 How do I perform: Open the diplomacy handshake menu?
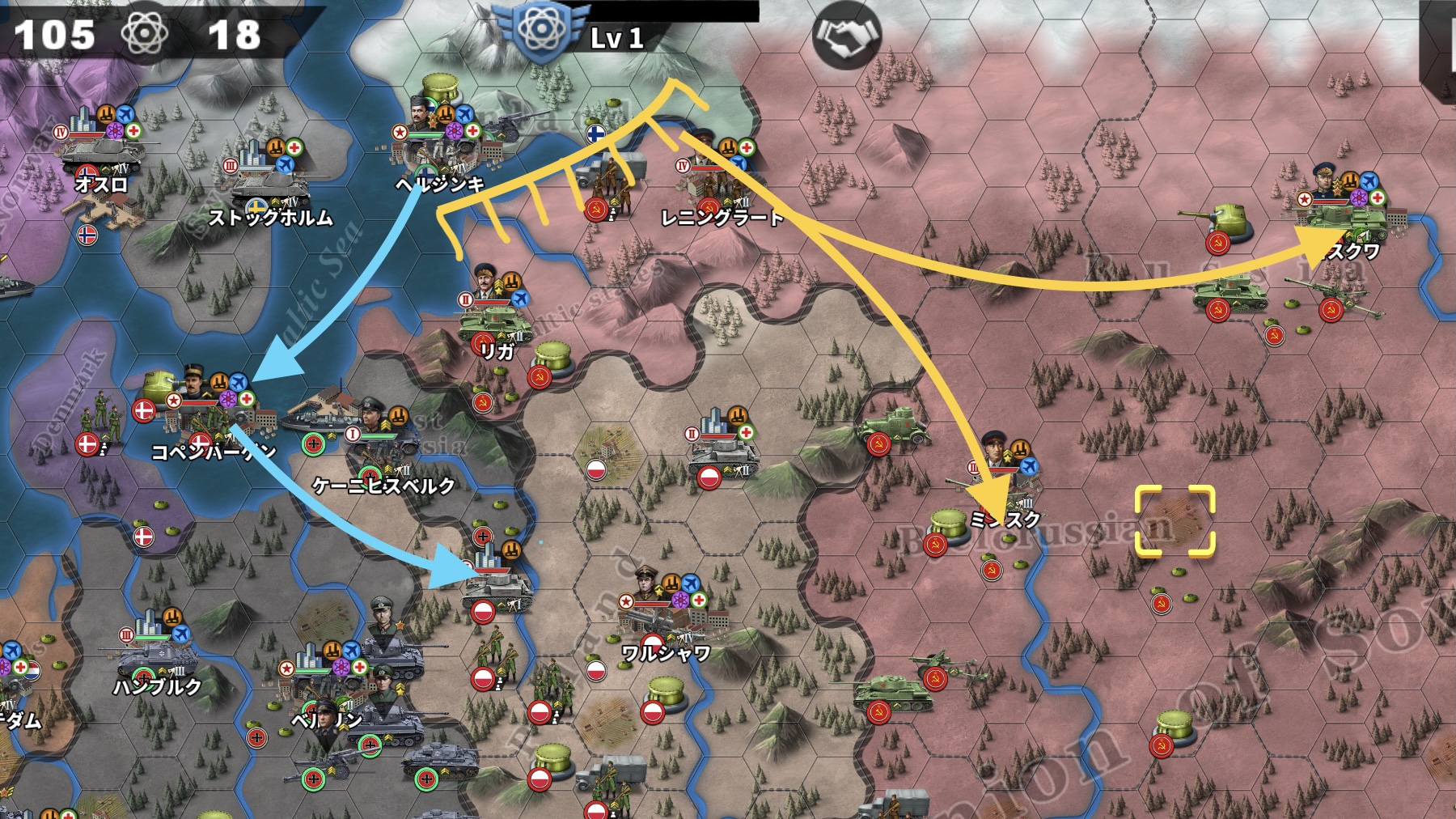pos(846,36)
